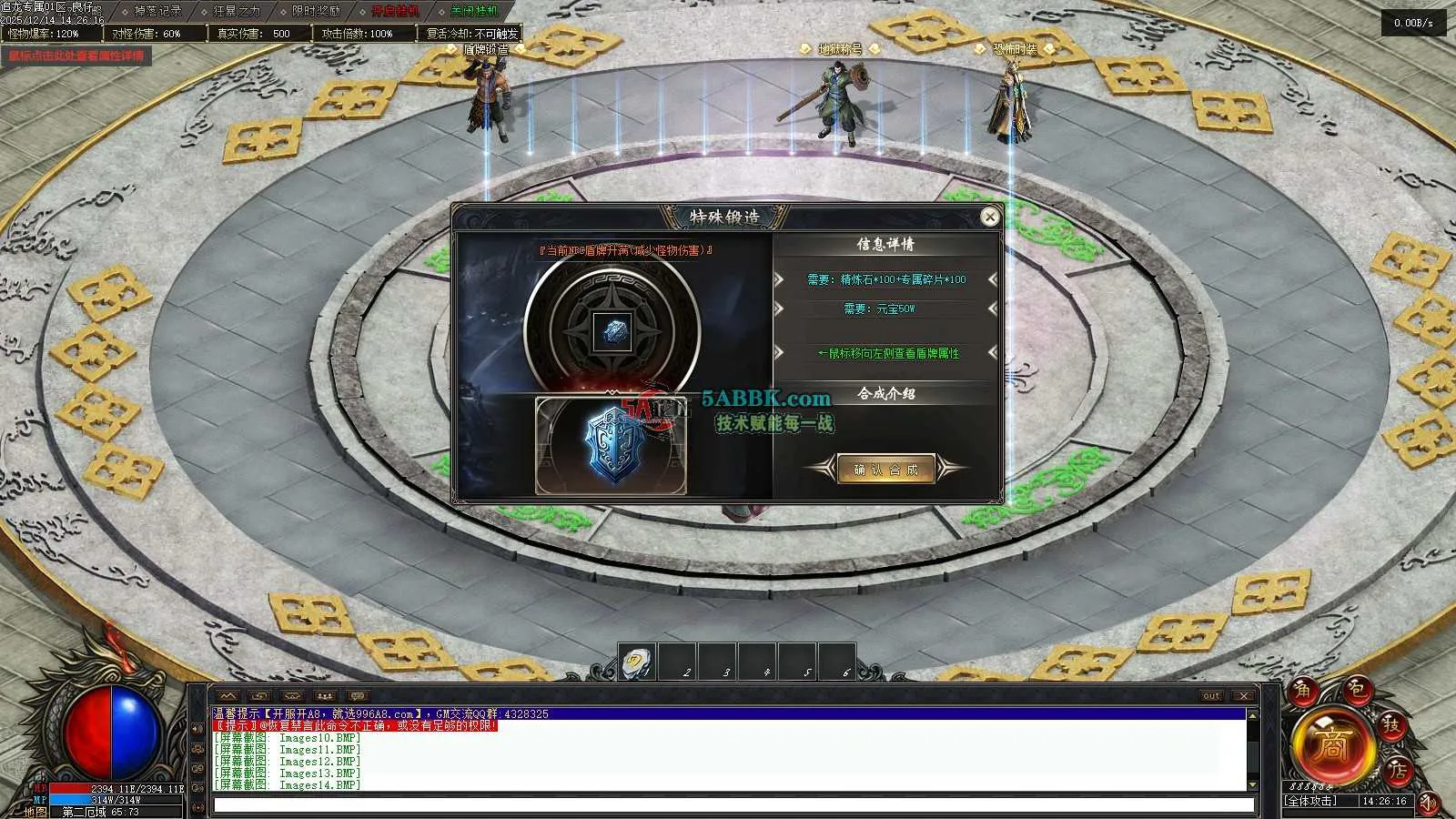Open the 技 skills button

tap(1390, 725)
